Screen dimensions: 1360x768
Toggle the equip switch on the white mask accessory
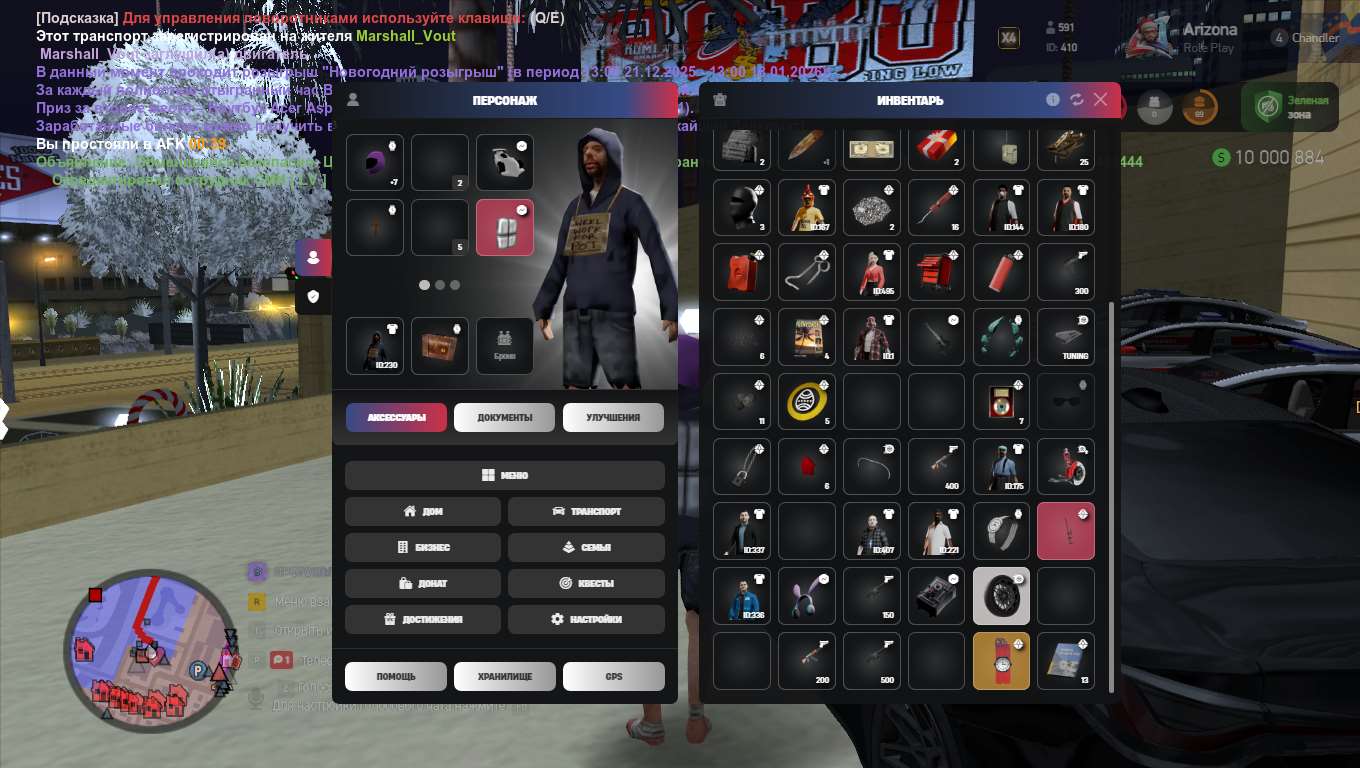[521, 146]
